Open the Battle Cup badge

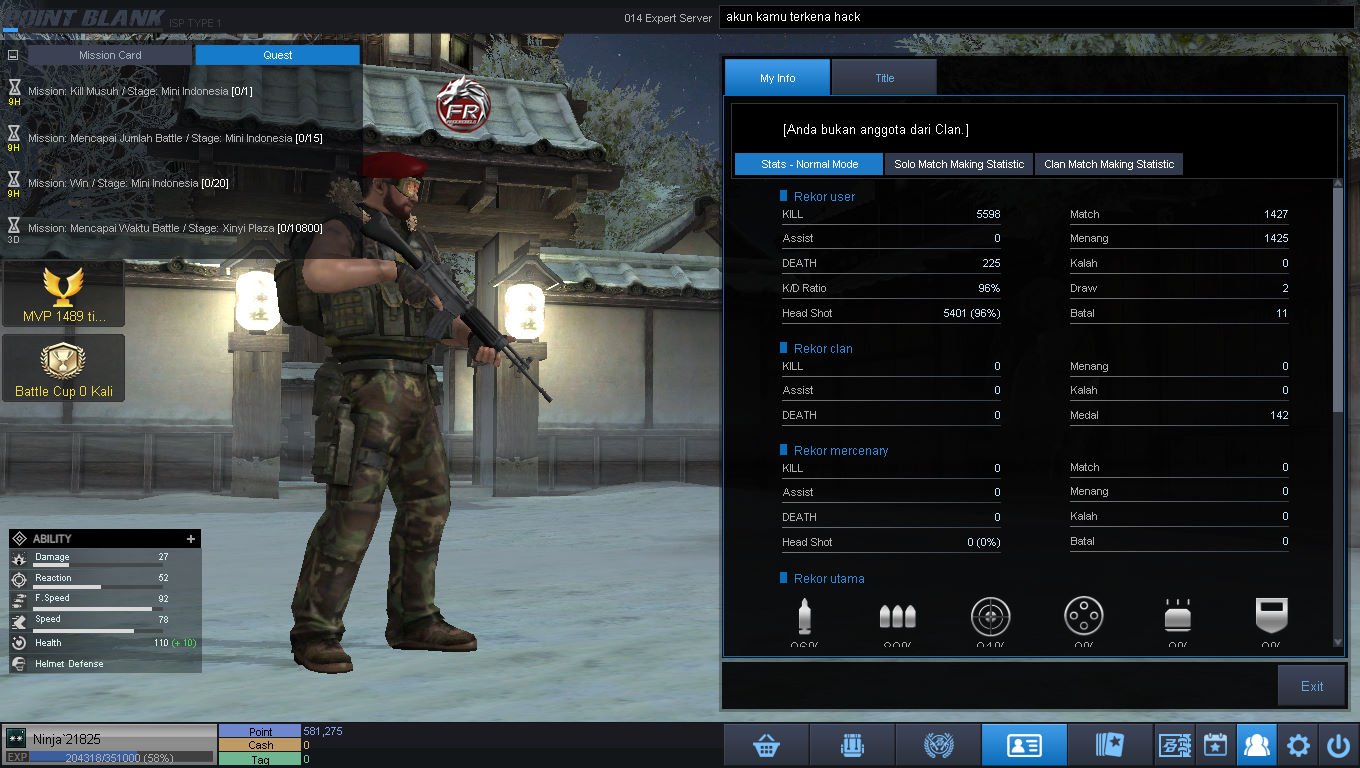64,368
